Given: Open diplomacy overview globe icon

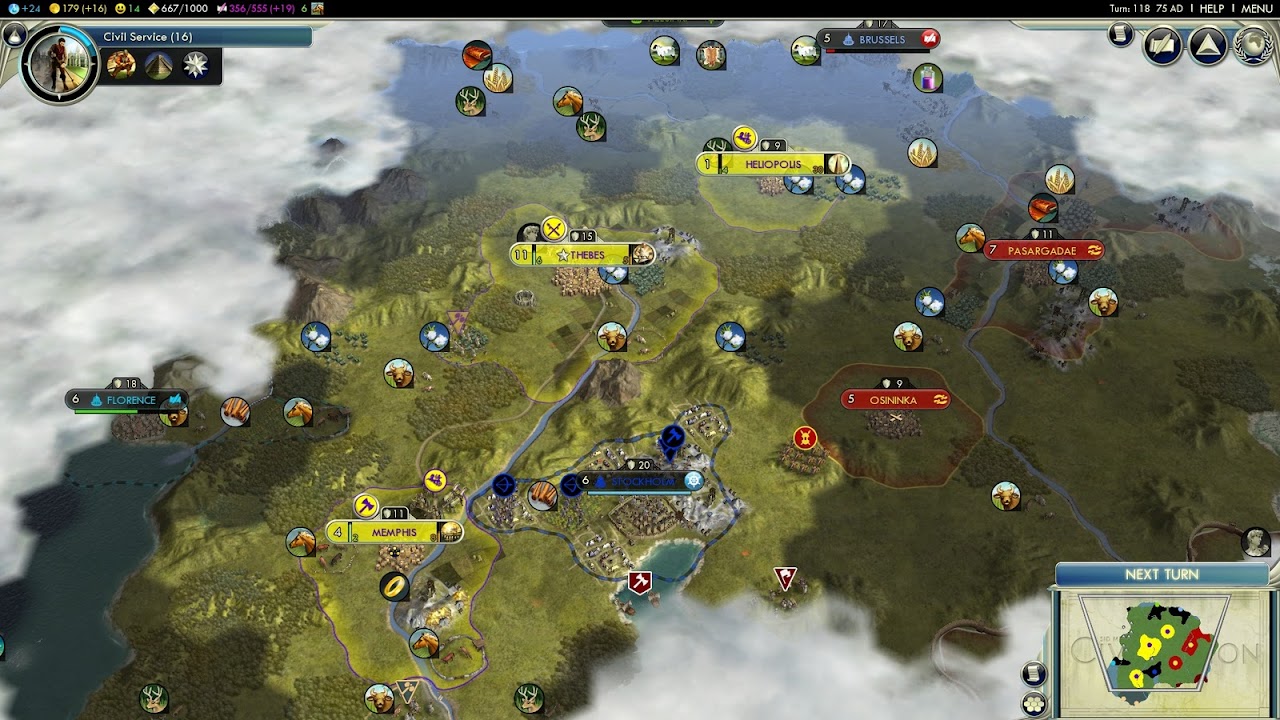Looking at the screenshot, I should pyautogui.click(x=1252, y=46).
